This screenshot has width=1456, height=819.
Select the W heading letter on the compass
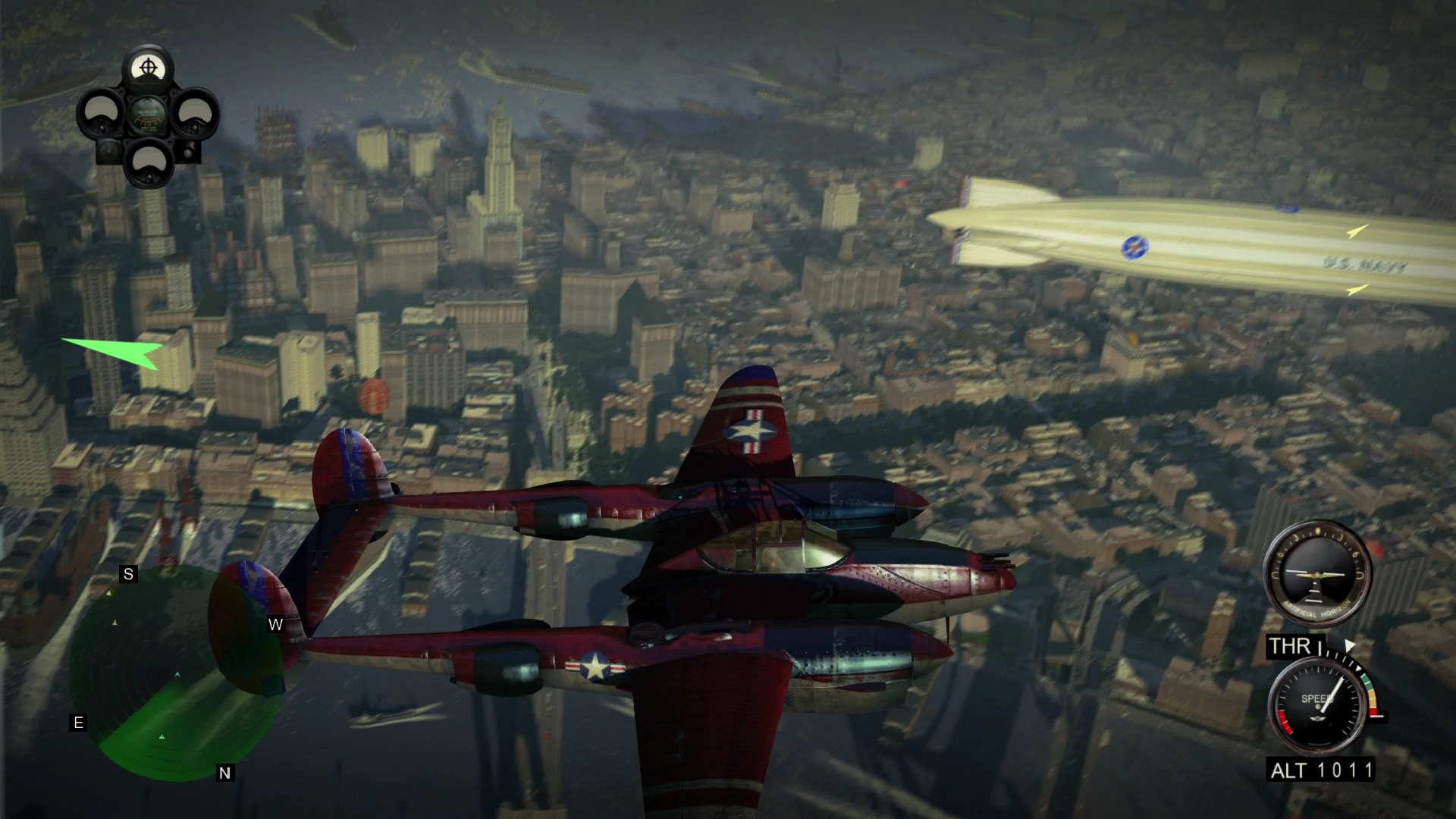275,626
